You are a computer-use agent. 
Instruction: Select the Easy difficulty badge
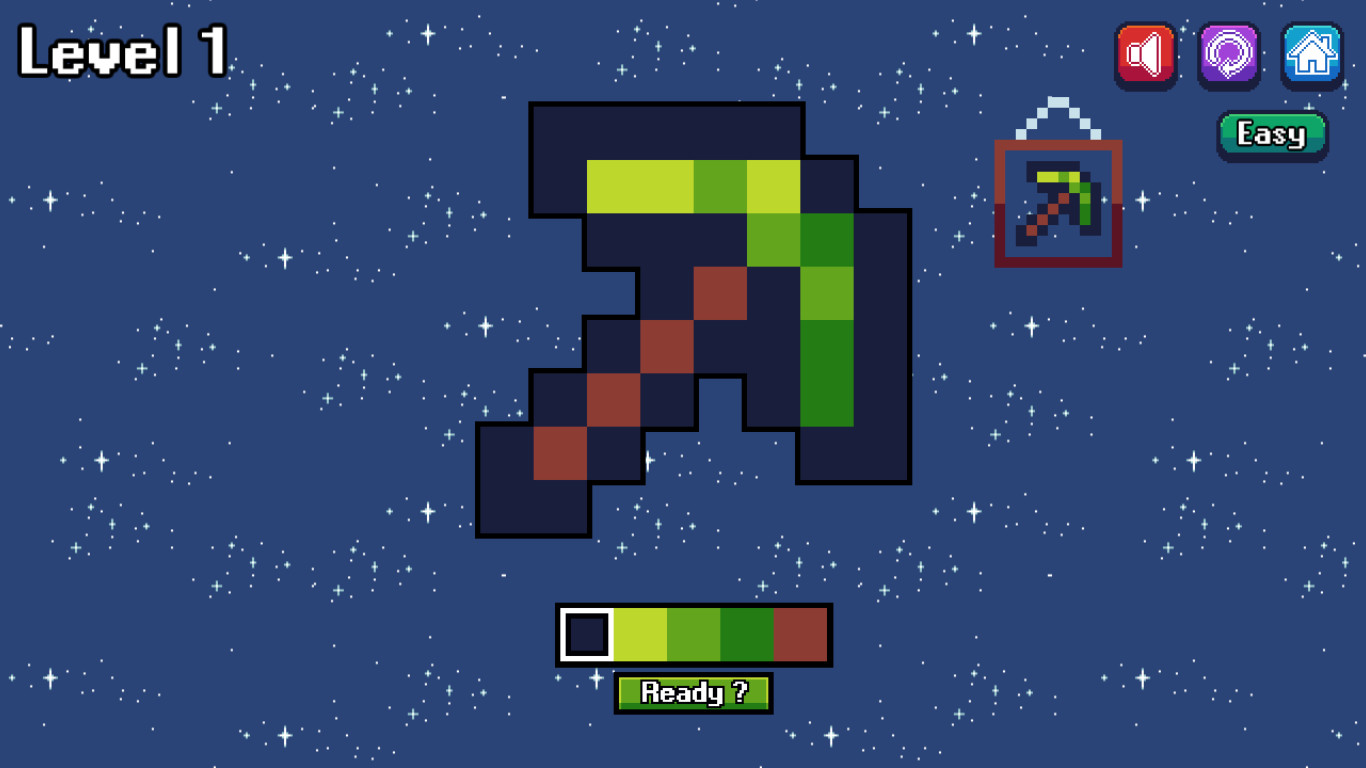[1271, 133]
